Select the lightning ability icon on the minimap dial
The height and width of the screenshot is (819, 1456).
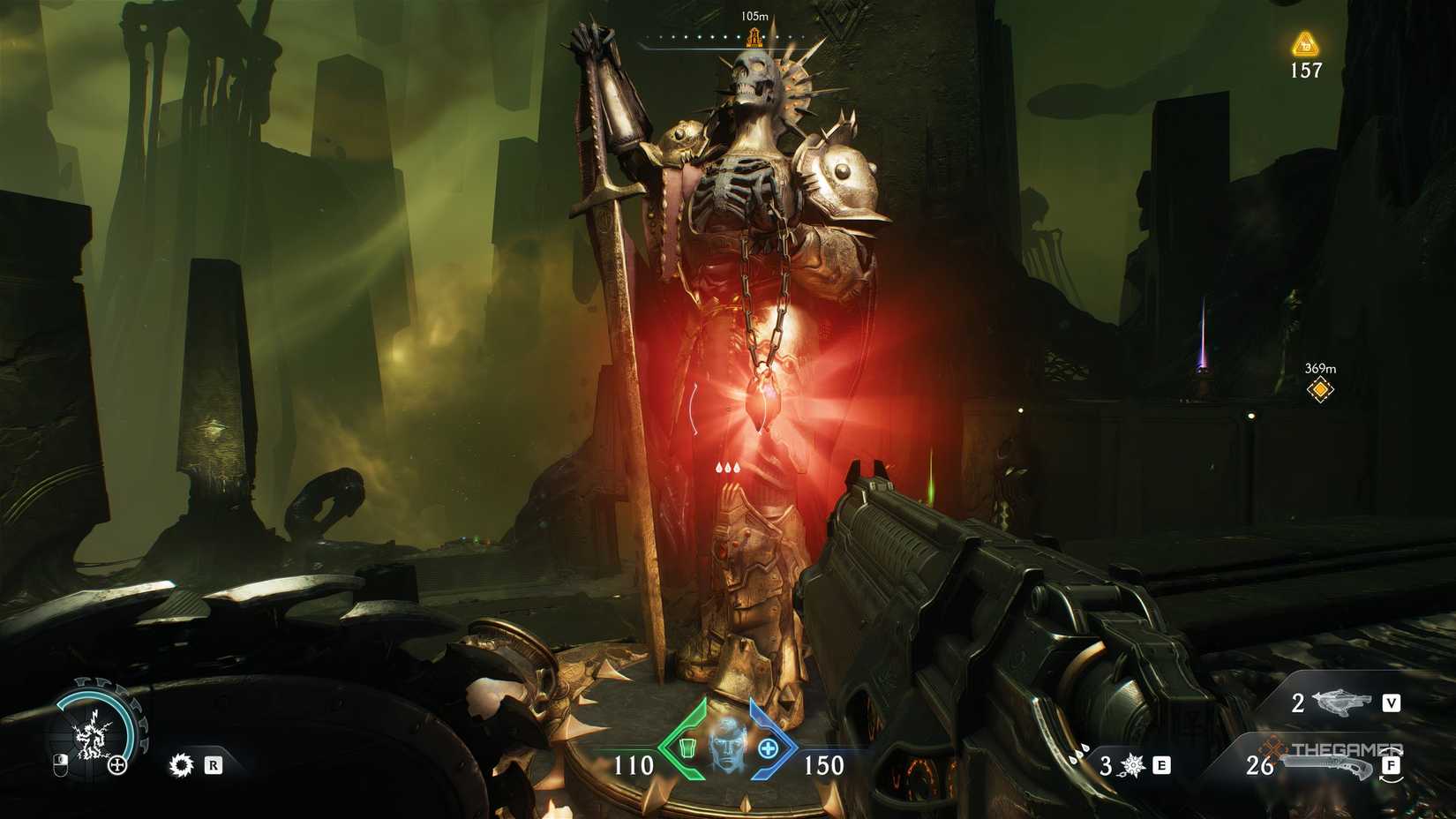point(93,737)
